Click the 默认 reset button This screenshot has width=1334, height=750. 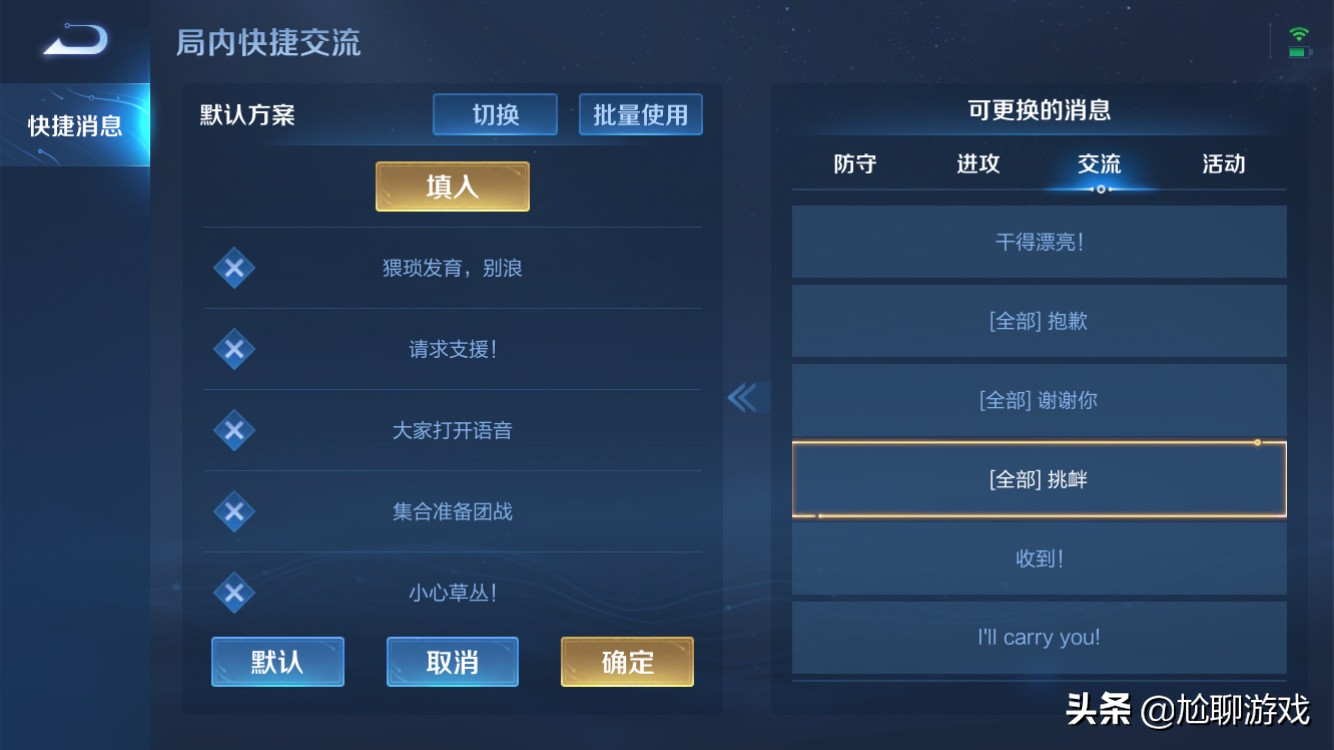click(x=277, y=661)
